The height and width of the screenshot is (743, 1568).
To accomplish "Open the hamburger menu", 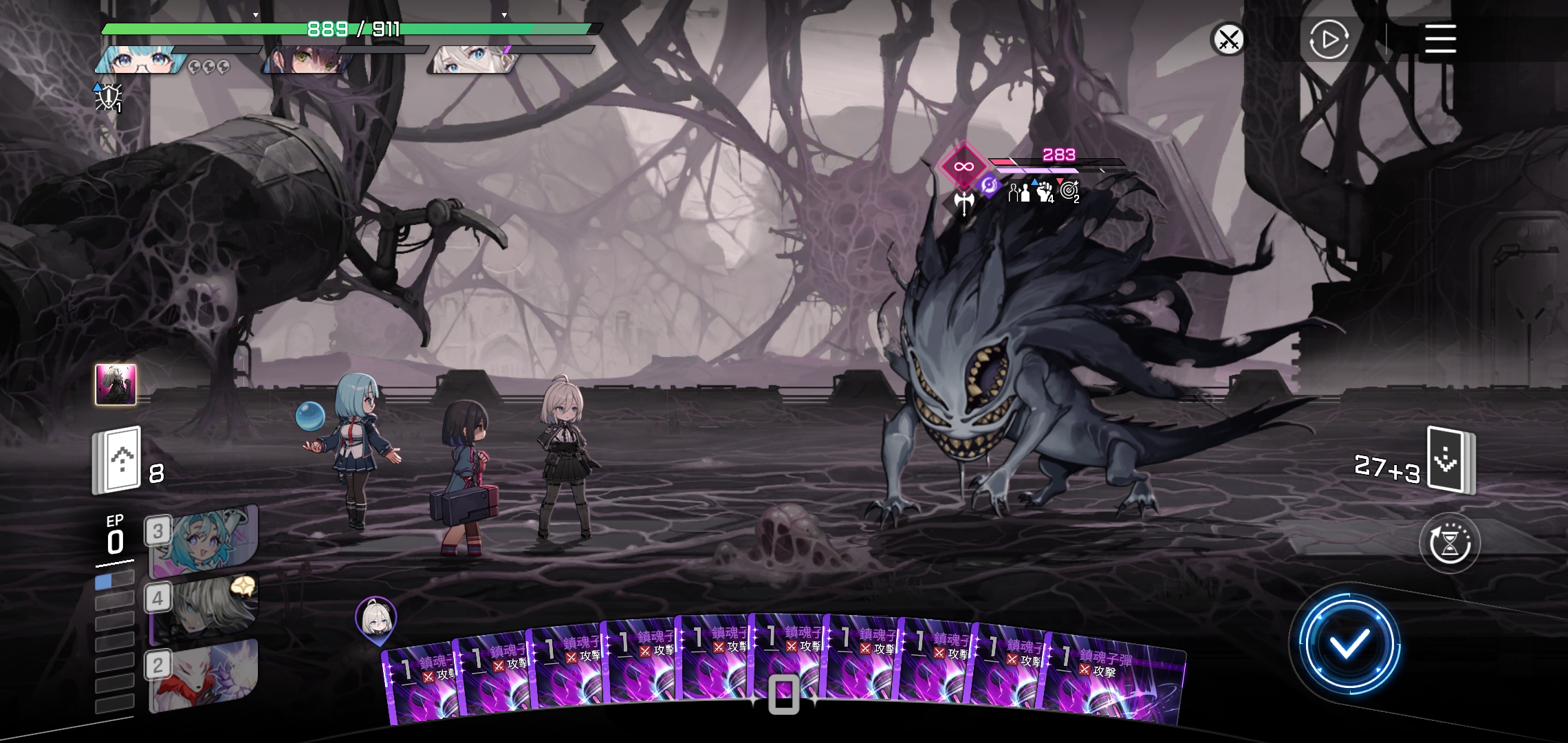I will 1440,39.
